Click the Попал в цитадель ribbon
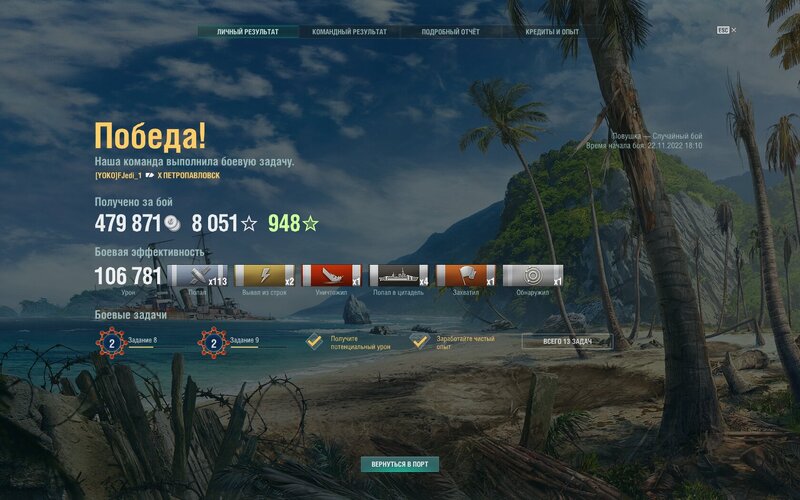Image resolution: width=800 pixels, height=500 pixels. click(x=399, y=276)
